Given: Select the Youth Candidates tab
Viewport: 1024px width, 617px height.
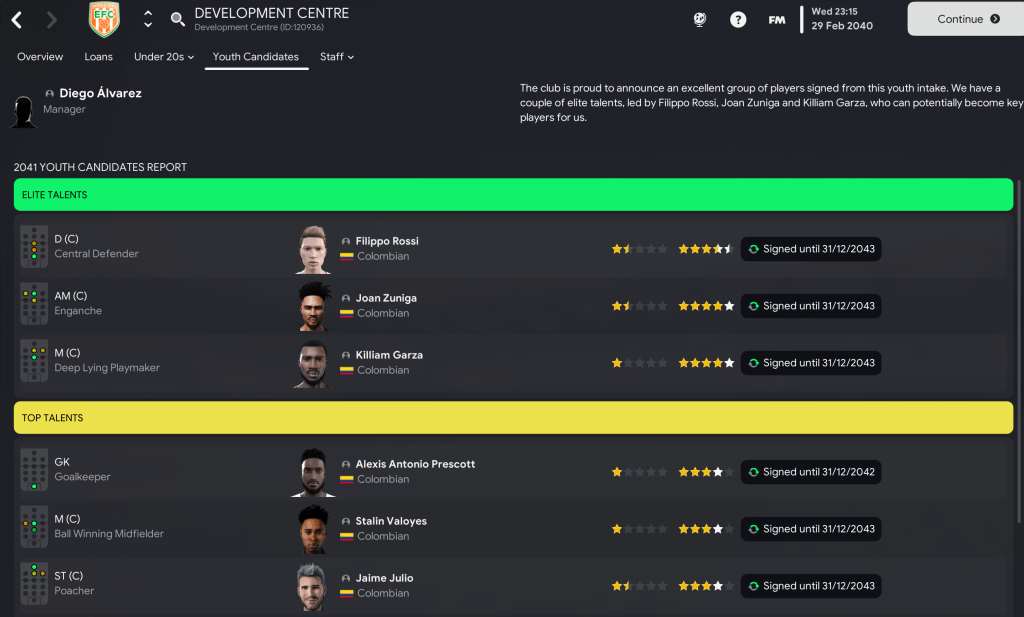Looking at the screenshot, I should tap(255, 57).
